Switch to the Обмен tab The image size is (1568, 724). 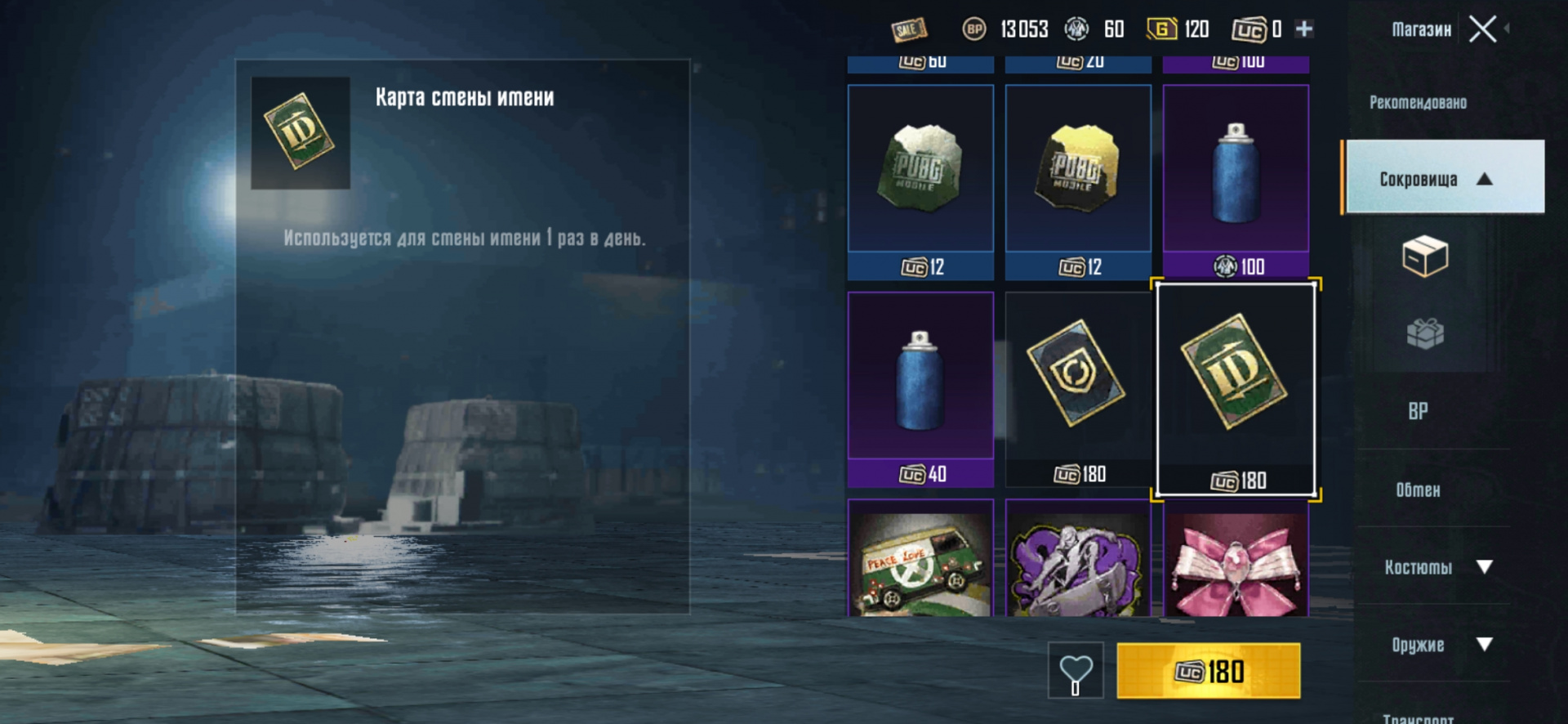click(1418, 489)
